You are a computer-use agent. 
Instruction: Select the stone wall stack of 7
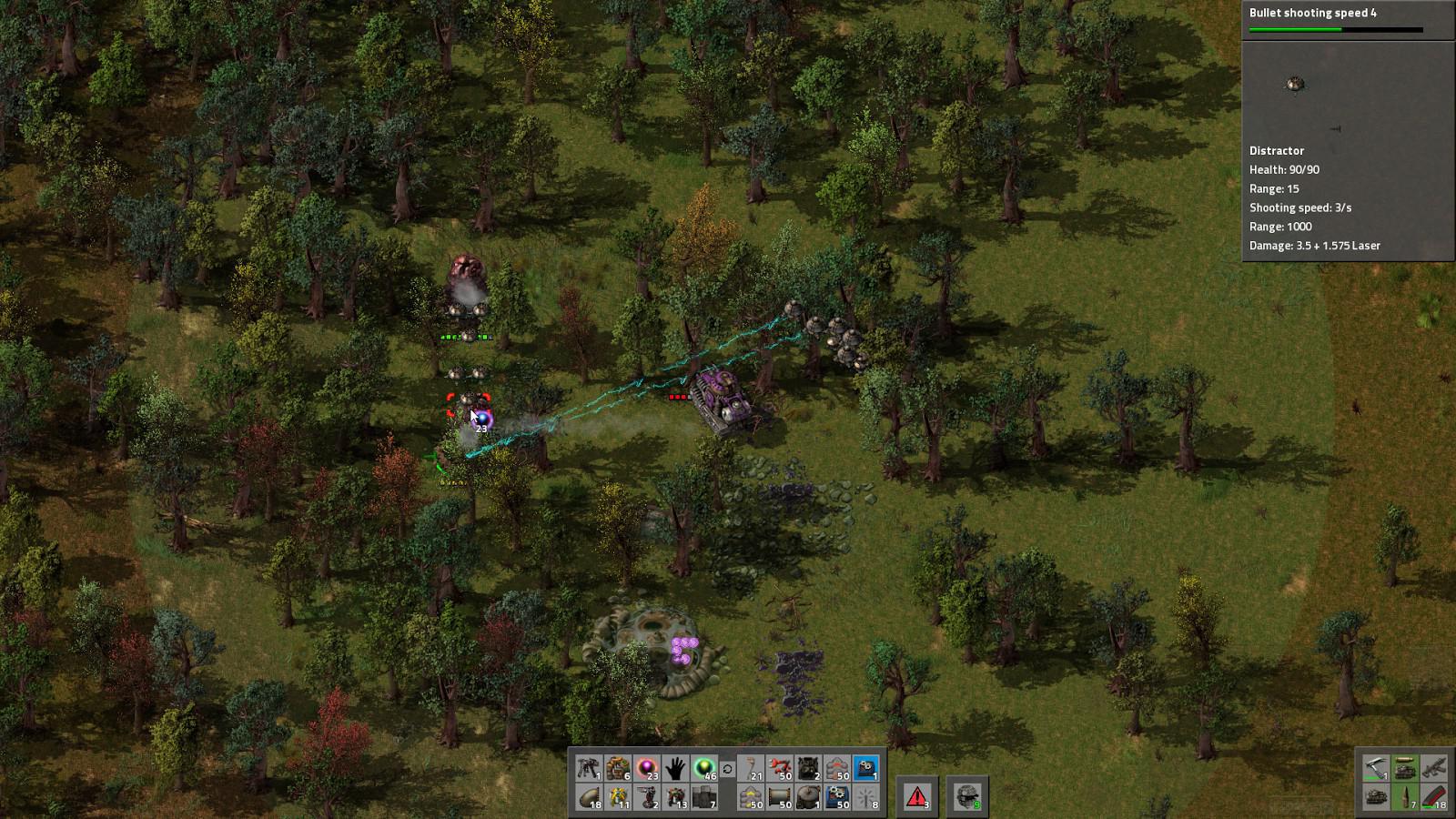click(705, 798)
